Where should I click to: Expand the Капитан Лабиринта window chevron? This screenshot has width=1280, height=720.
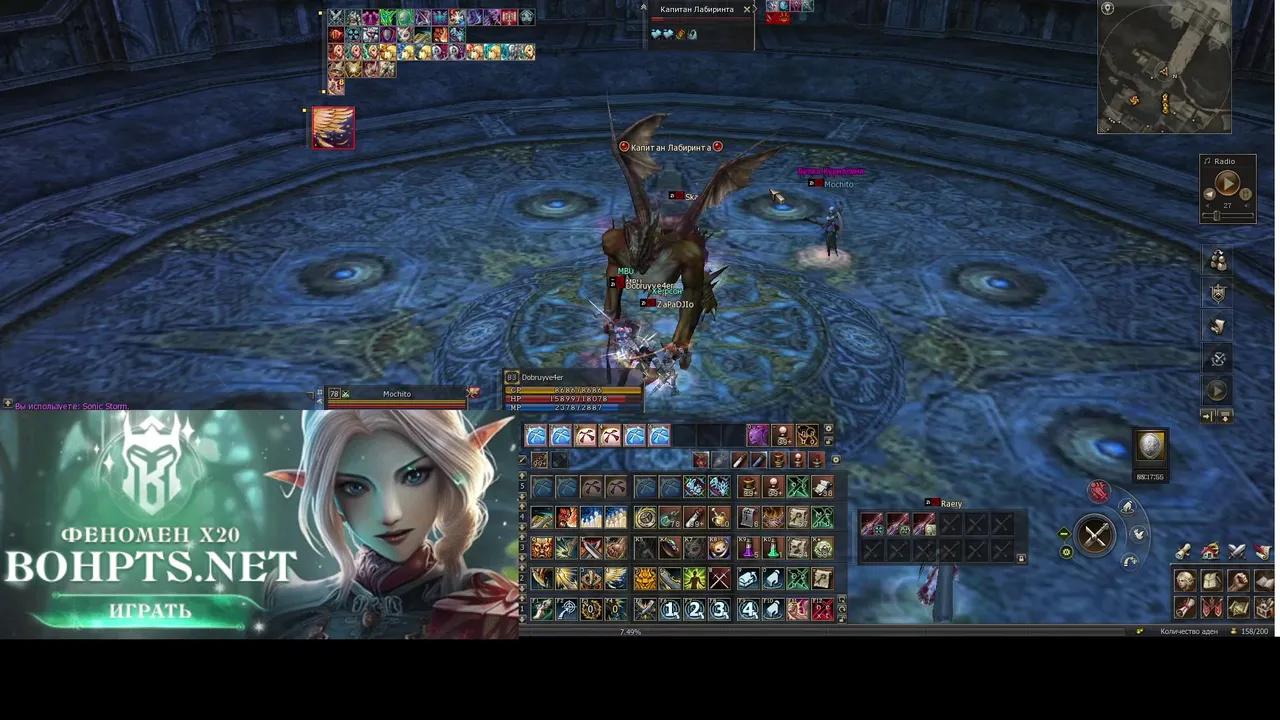click(755, 9)
